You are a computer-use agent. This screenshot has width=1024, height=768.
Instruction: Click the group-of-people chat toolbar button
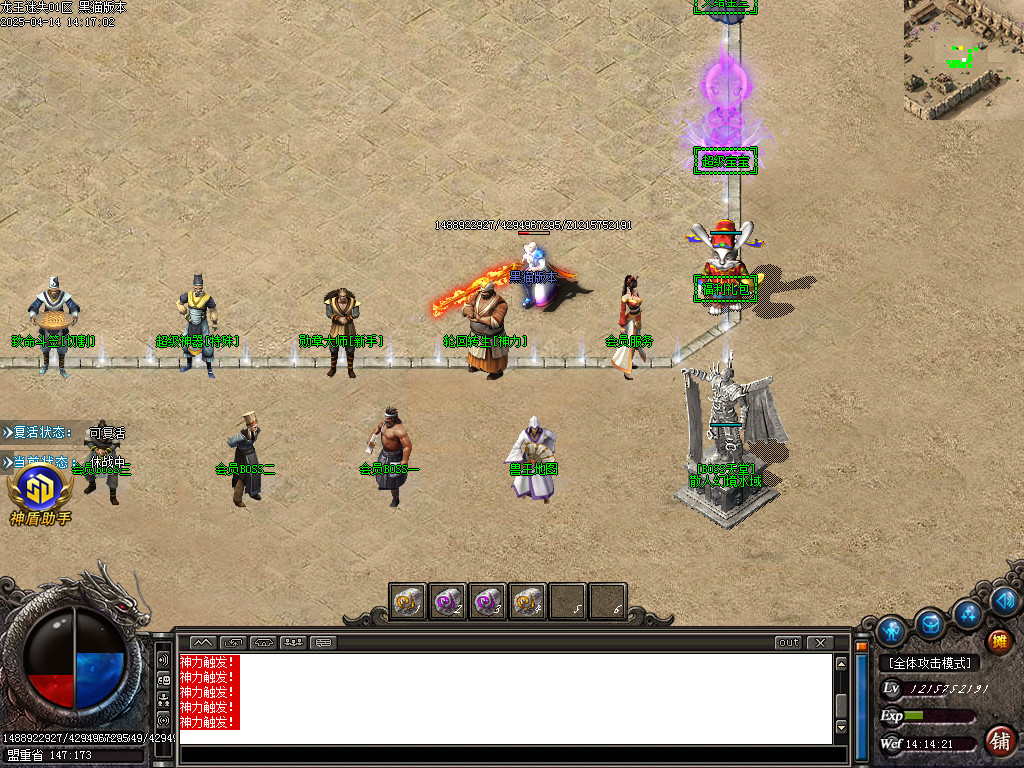pyautogui.click(x=294, y=643)
